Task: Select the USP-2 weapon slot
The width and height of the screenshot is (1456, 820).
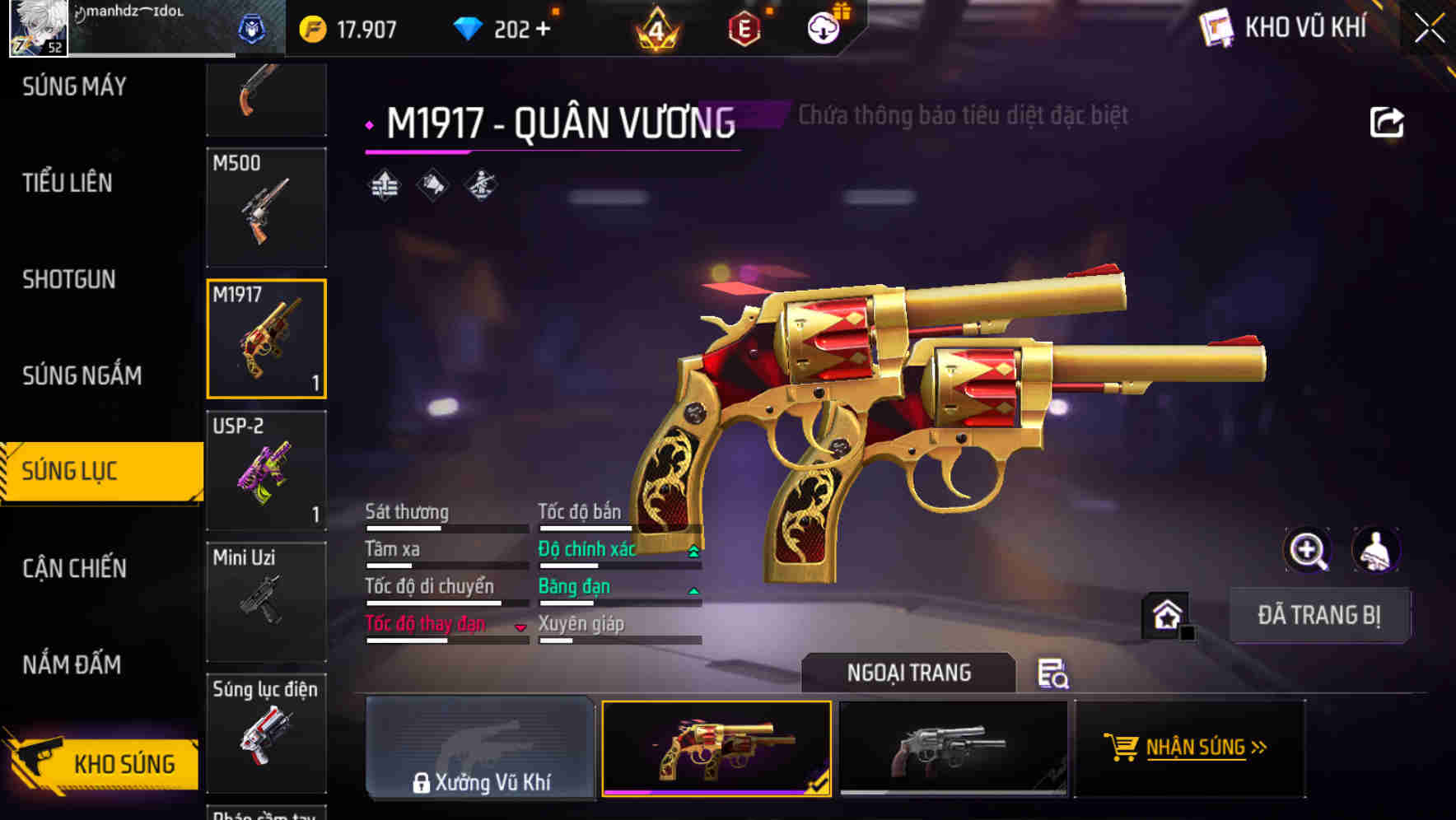Action: (x=265, y=471)
